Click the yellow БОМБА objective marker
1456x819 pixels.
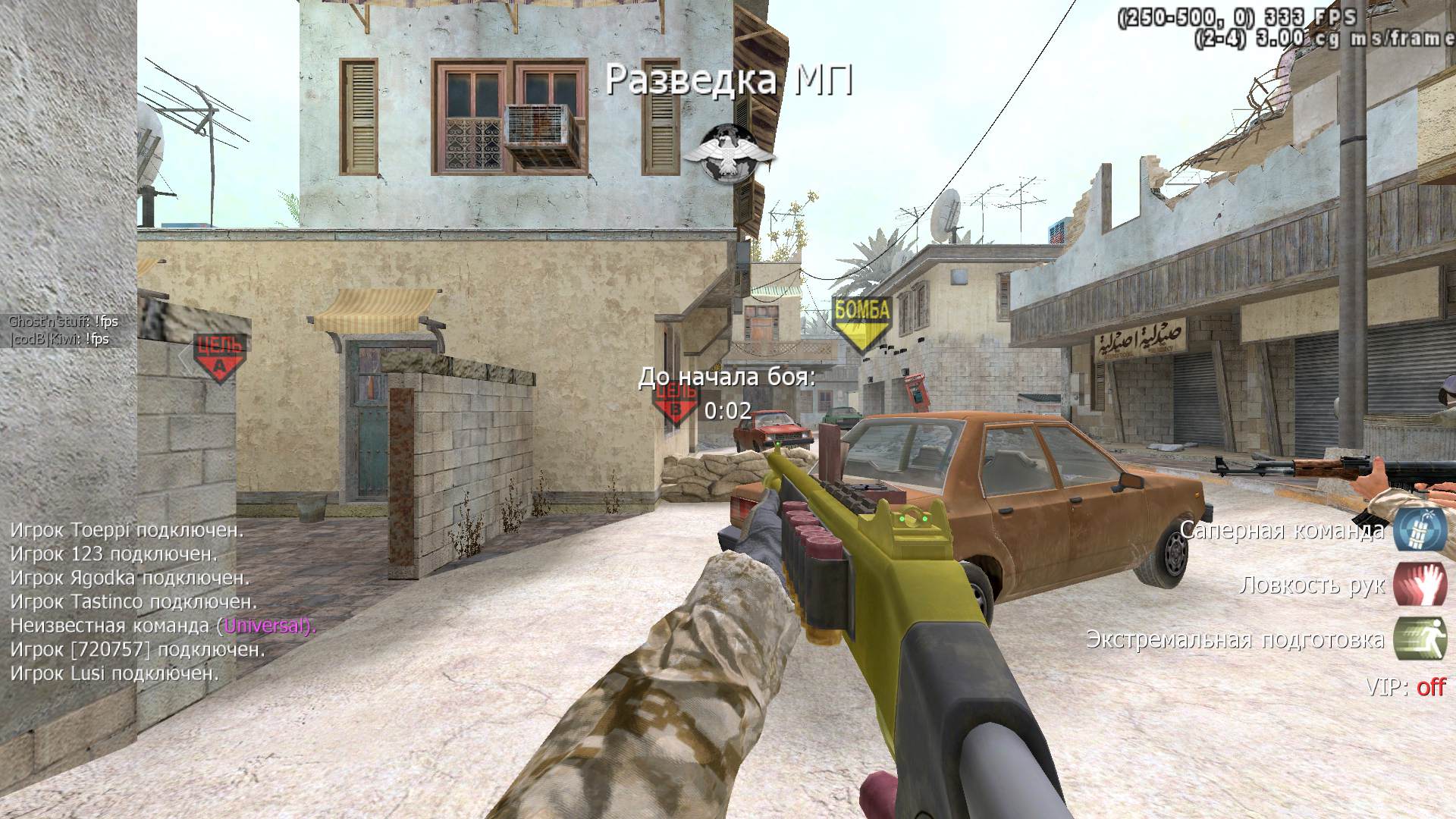[861, 322]
